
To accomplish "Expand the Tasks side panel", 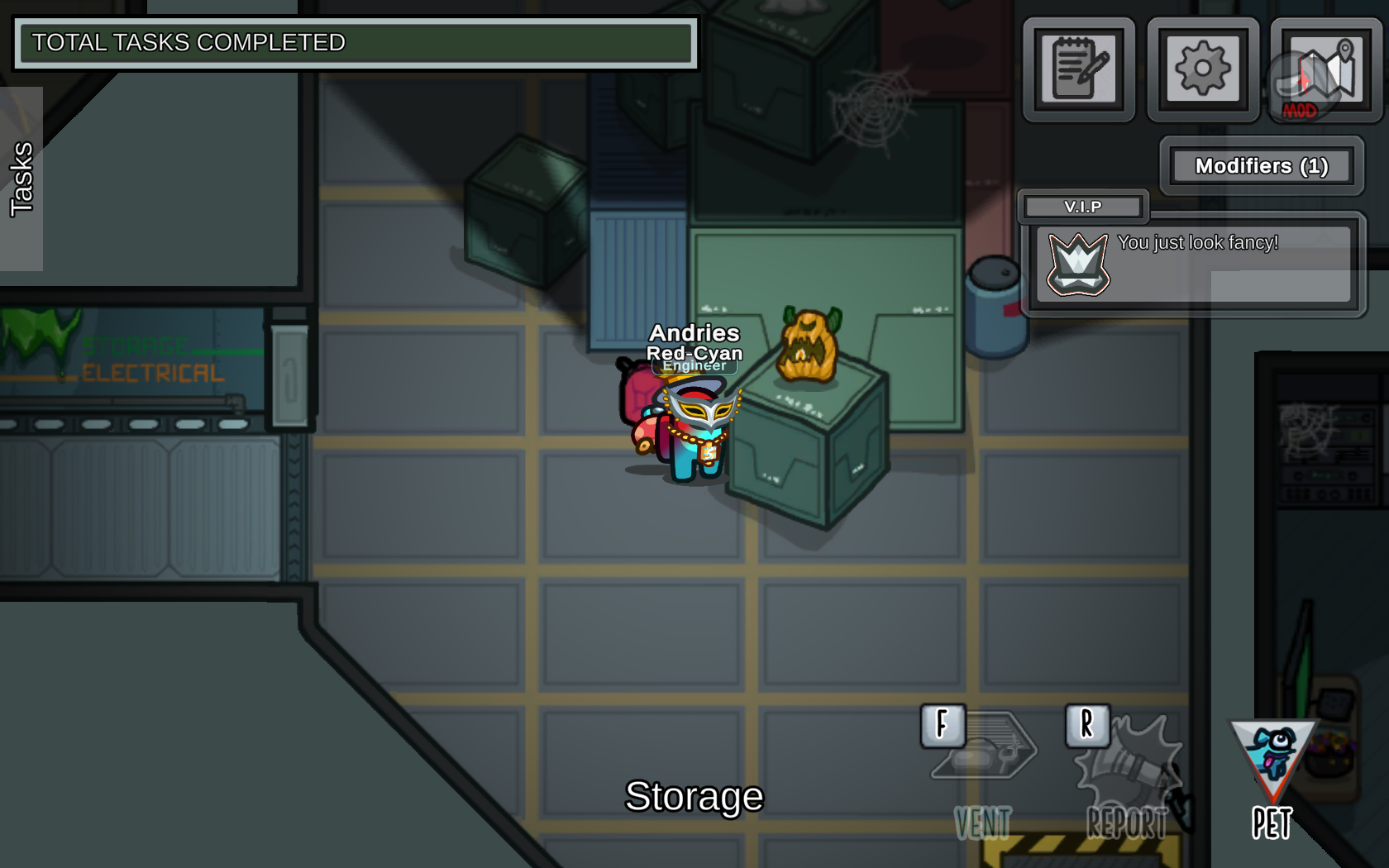I will tap(21, 179).
